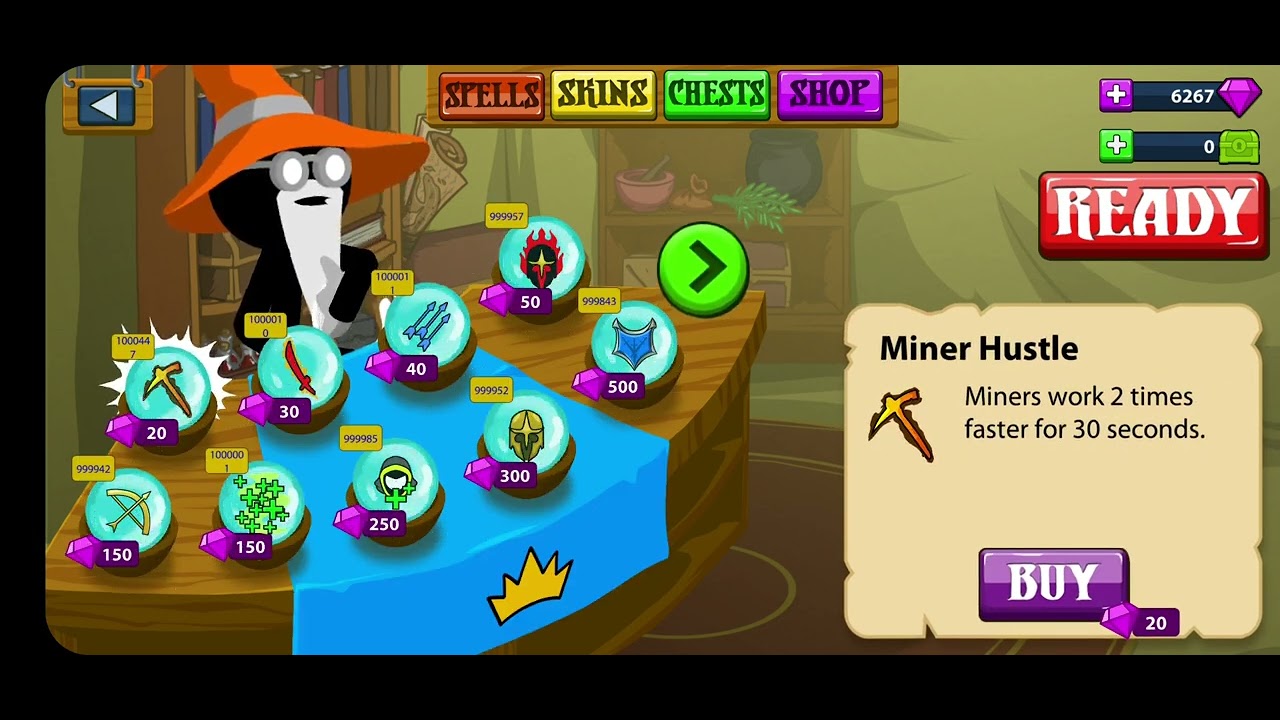This screenshot has height=720, width=1280.
Task: Switch to the Shop tab
Action: (x=829, y=96)
